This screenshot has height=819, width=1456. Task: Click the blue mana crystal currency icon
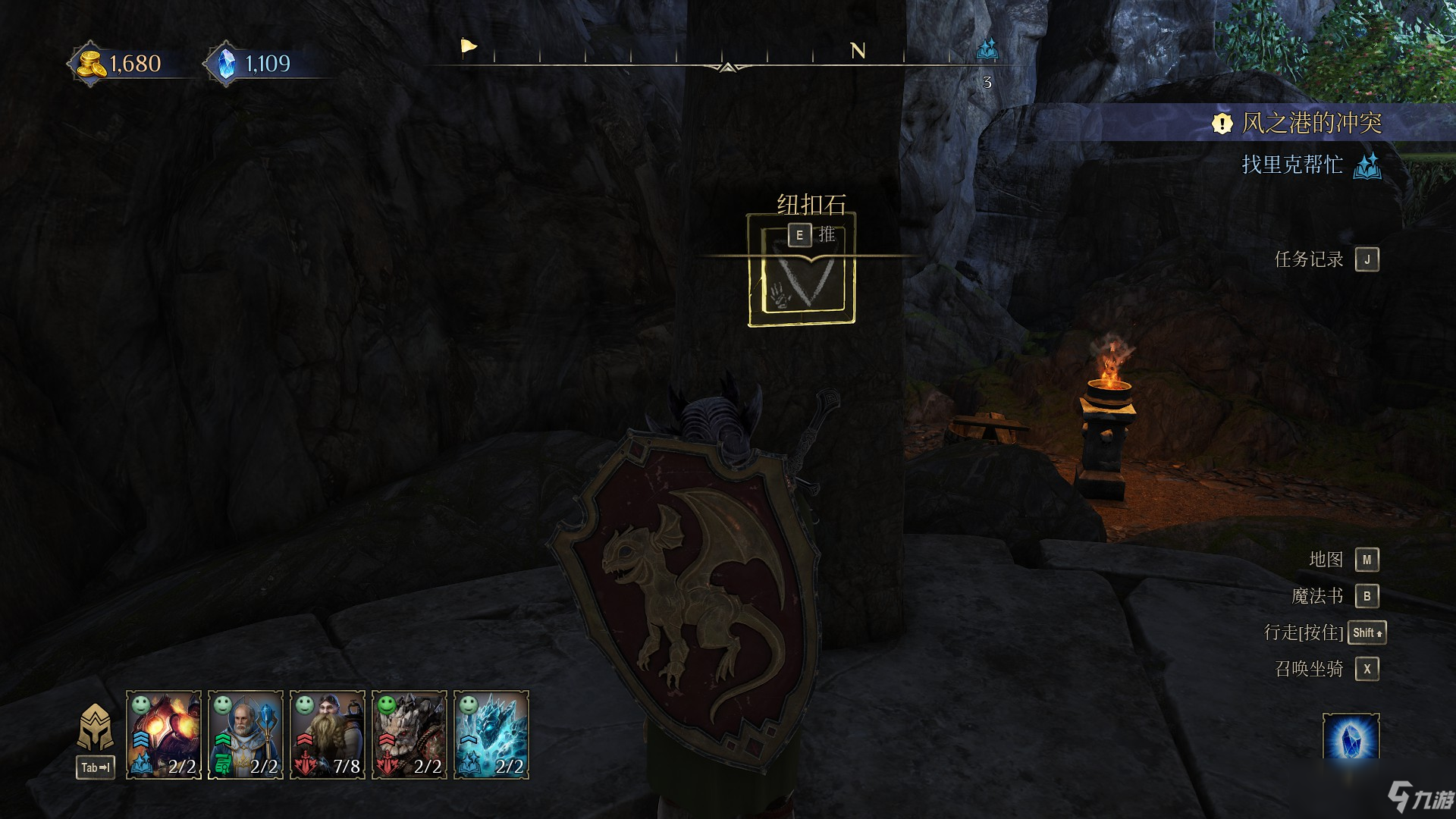coord(226,64)
